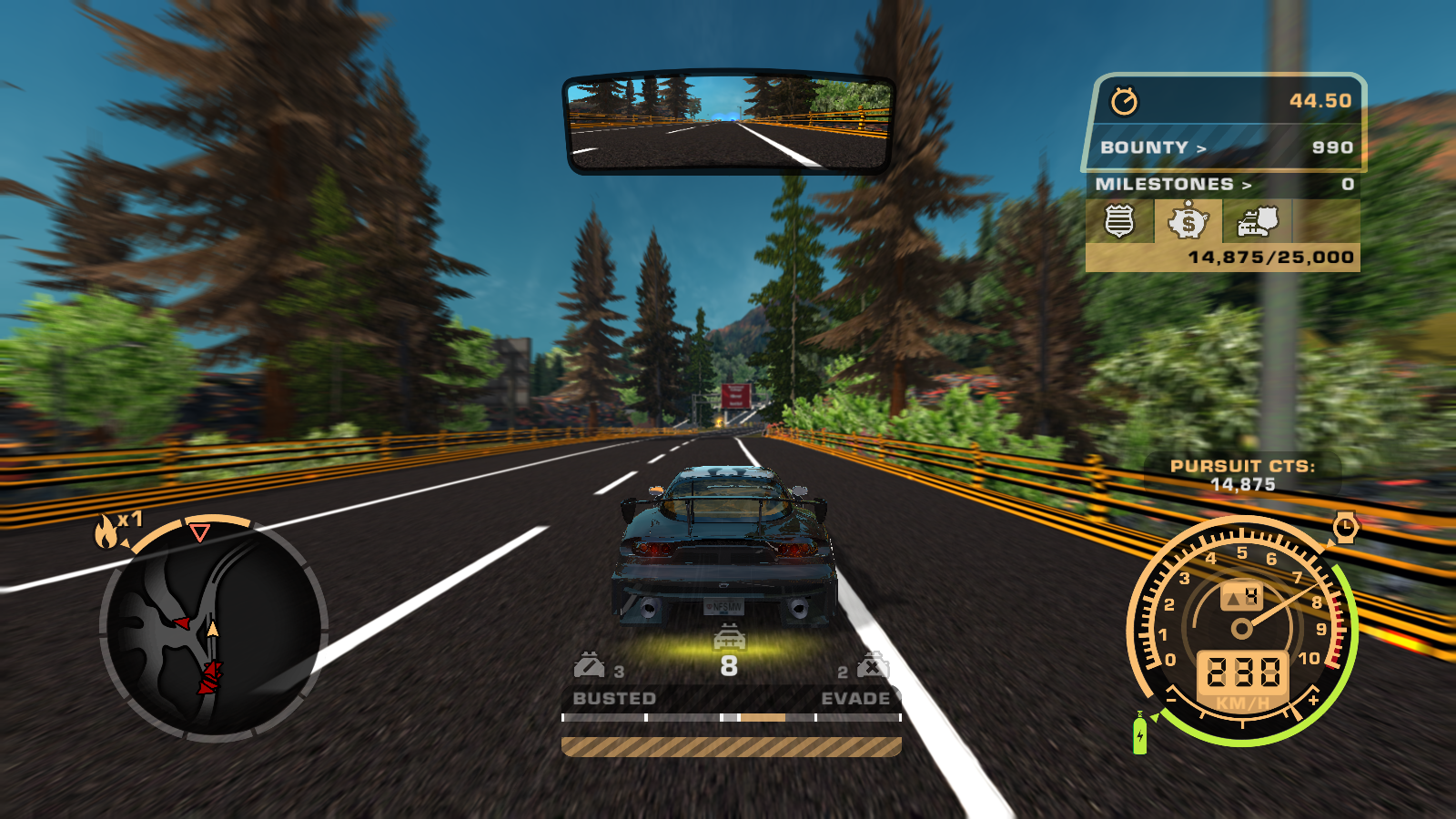Click the circular minimap
Viewport: 1456px width, 819px height.
[x=213, y=630]
